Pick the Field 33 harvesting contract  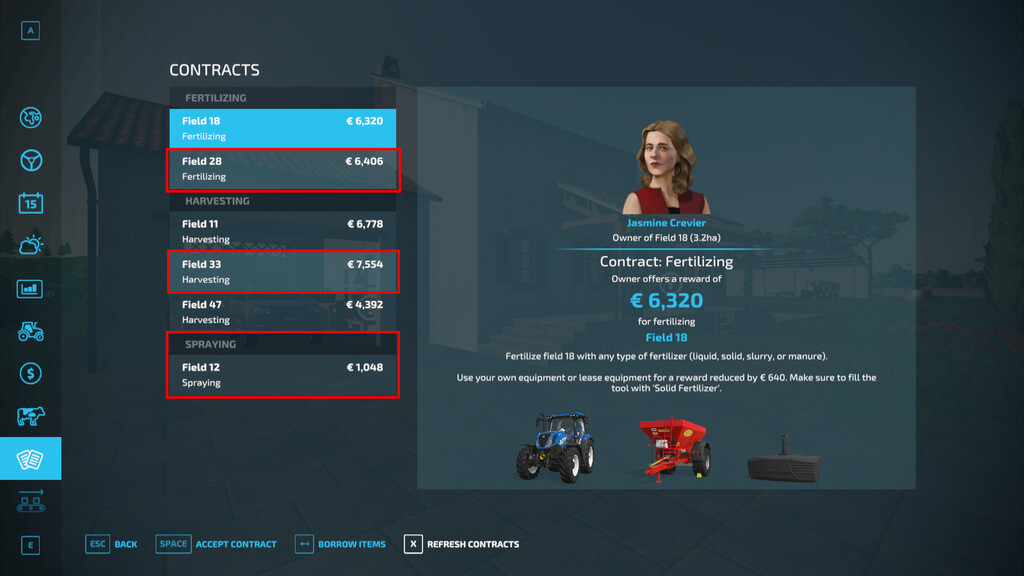(282, 272)
